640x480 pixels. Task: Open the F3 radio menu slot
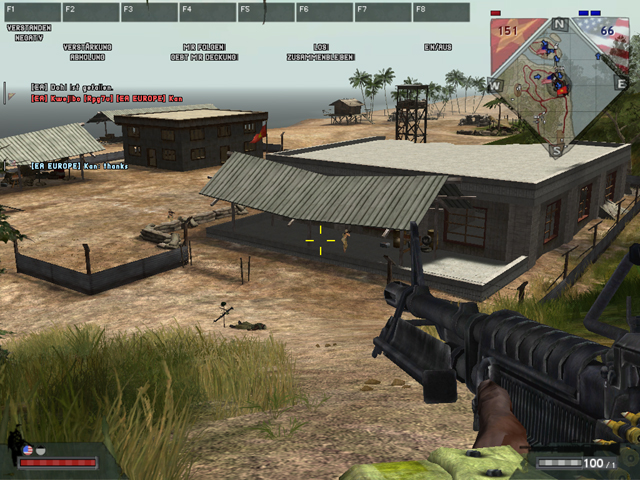click(148, 12)
